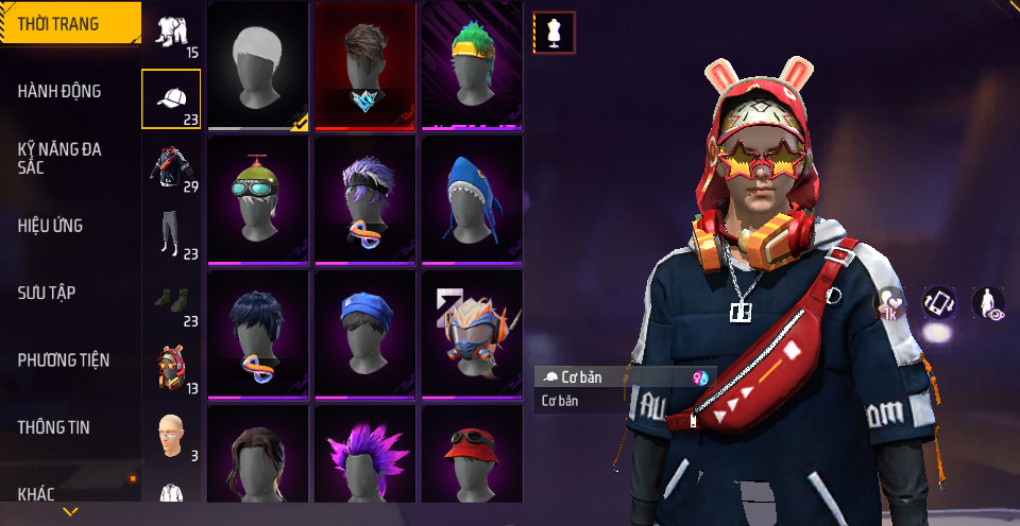Equip the plain white hair item
The image size is (1020, 526).
coord(258,65)
